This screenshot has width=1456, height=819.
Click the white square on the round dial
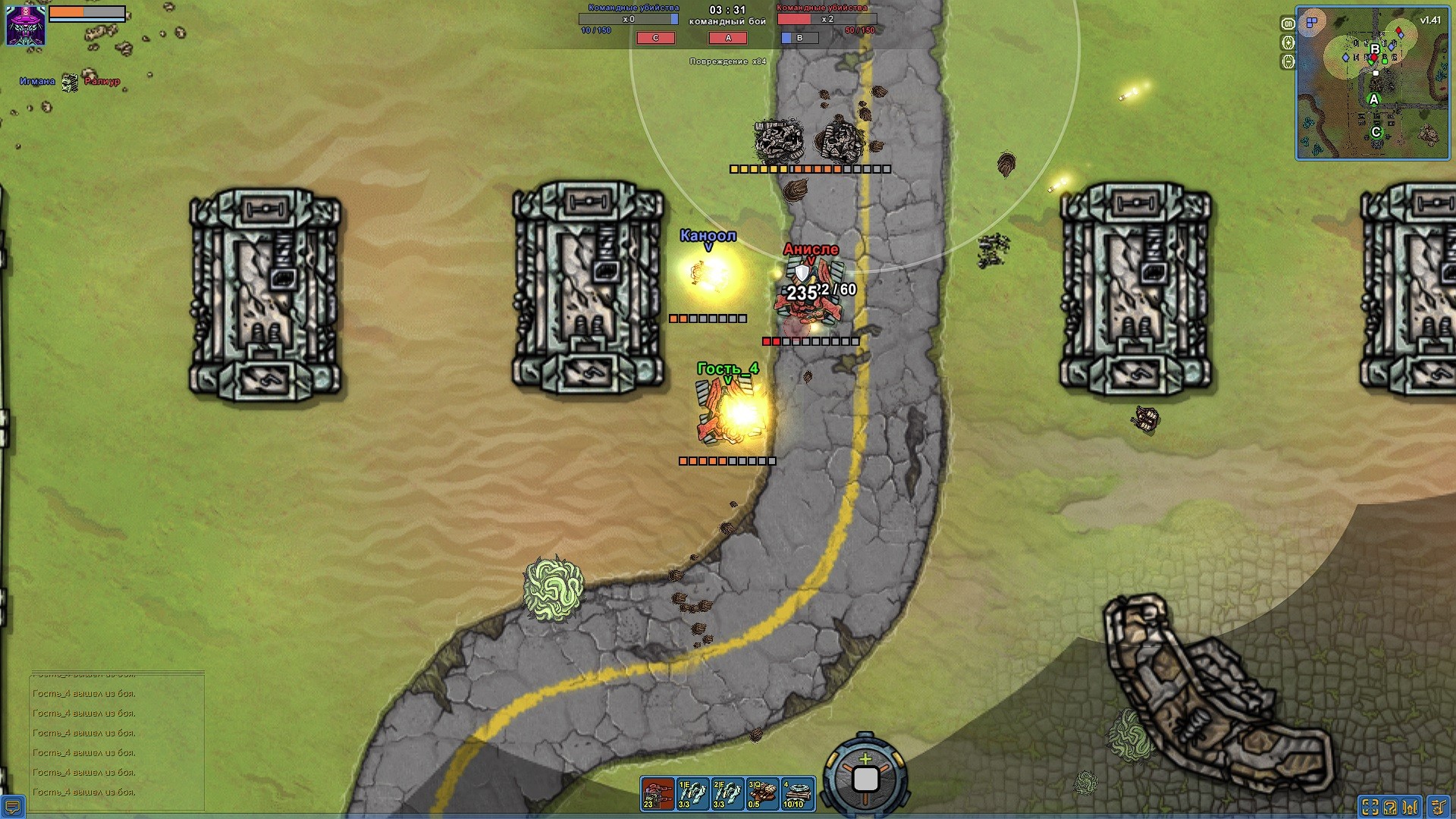click(x=865, y=779)
